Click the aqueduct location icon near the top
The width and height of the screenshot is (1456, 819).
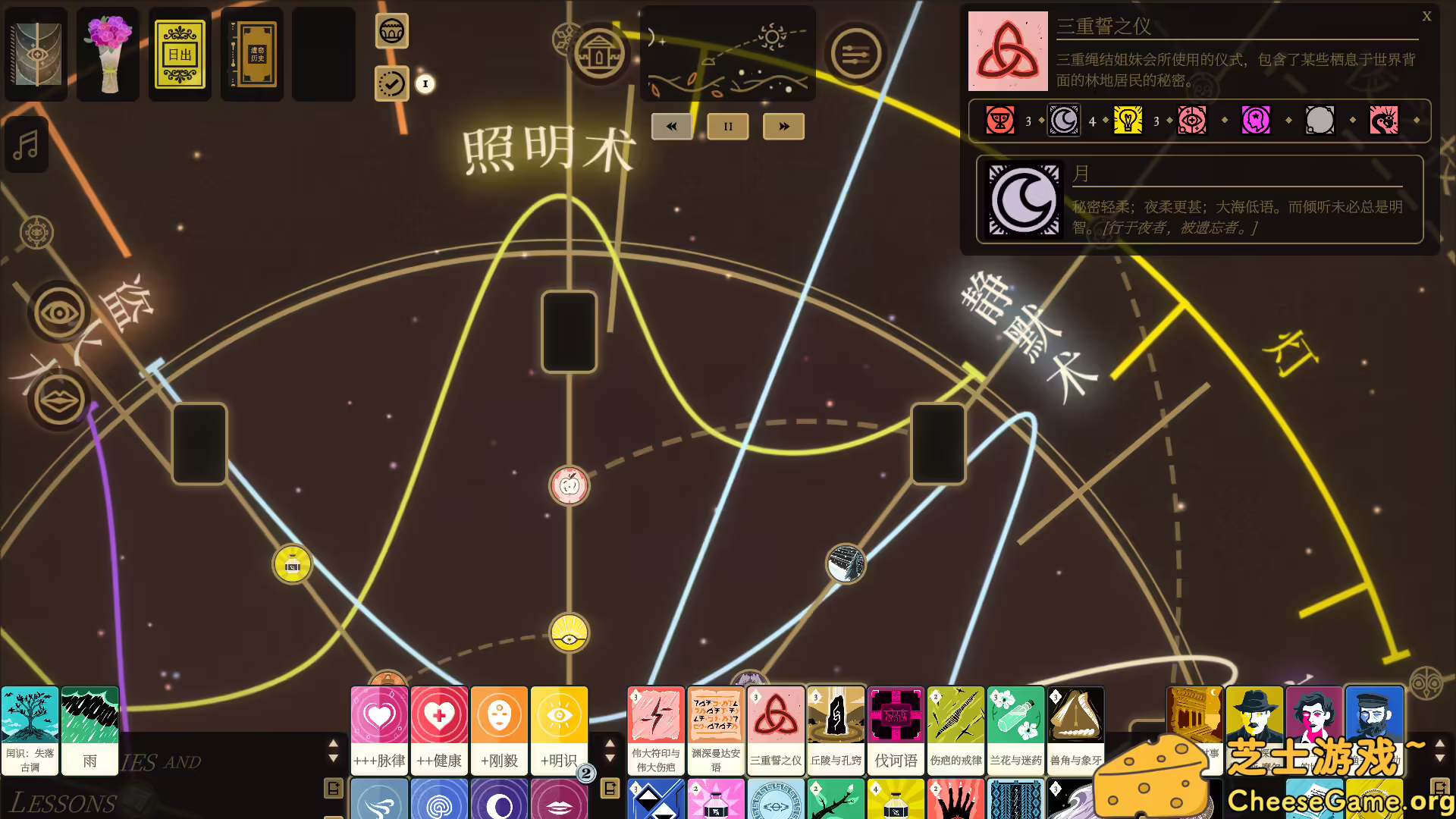(599, 53)
